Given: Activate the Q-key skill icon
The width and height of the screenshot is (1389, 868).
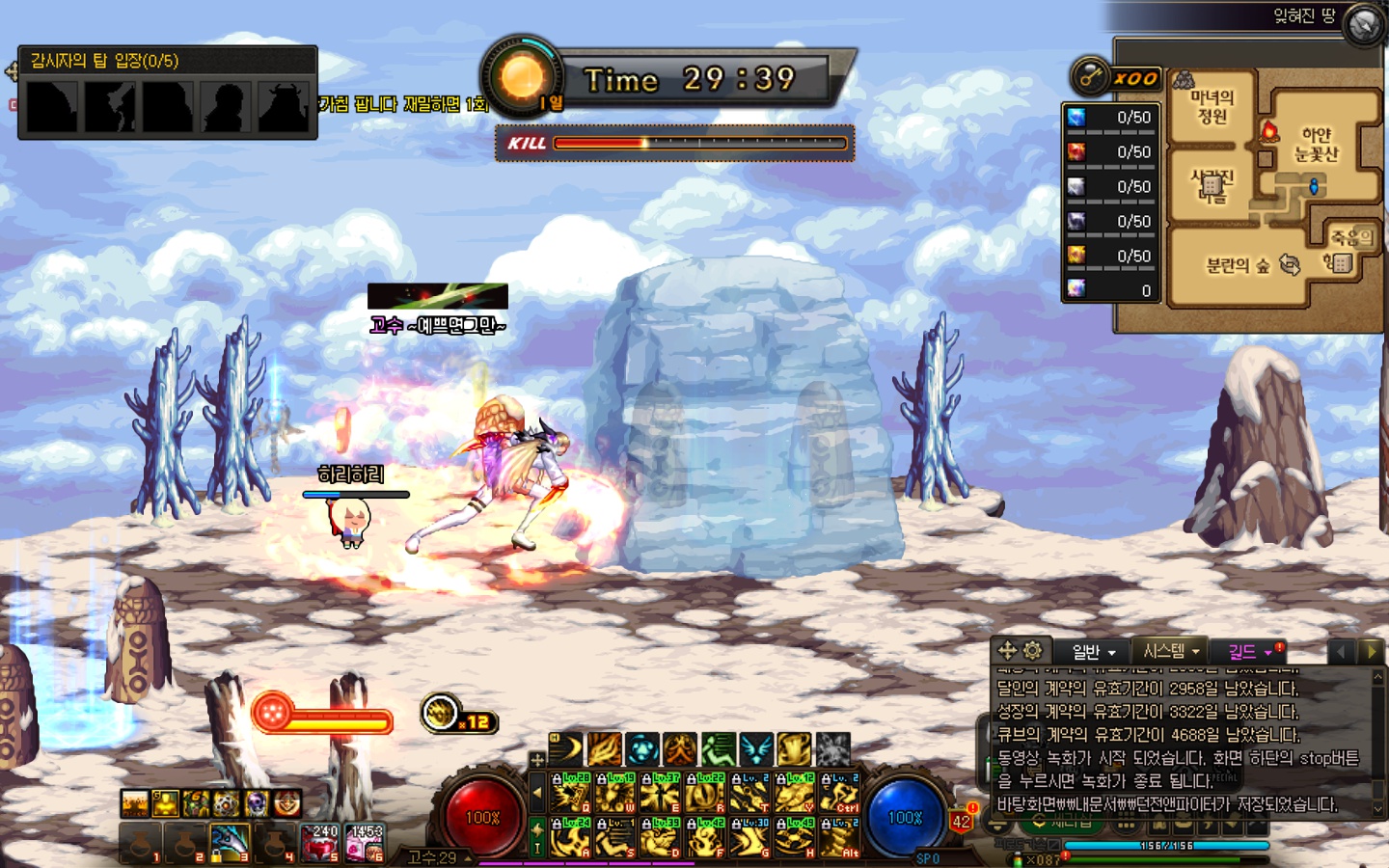Looking at the screenshot, I should pos(570,794).
